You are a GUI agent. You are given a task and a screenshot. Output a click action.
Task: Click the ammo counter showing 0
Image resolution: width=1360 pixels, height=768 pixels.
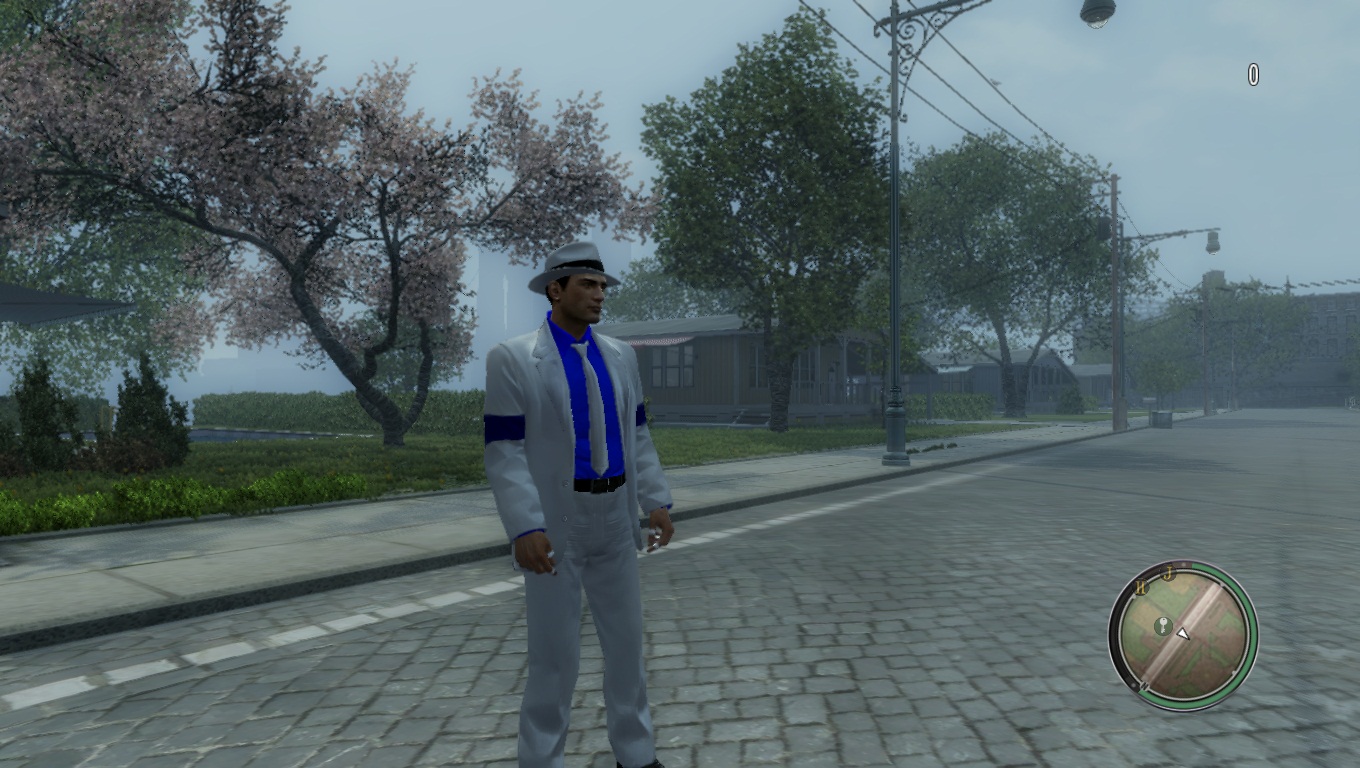(1253, 73)
